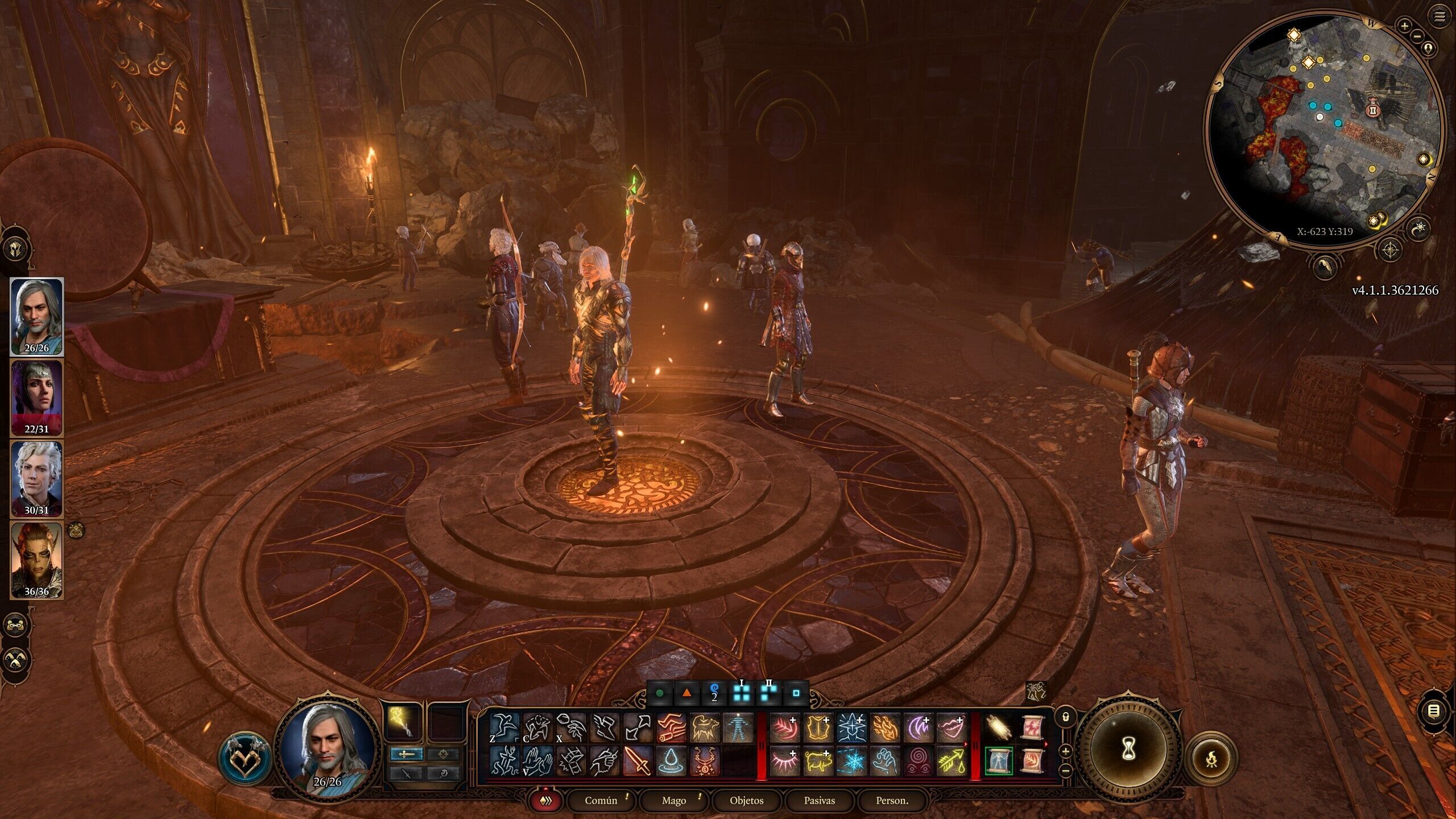Switch to the Común hotbar tab
The height and width of the screenshot is (819, 1456).
[x=601, y=800]
